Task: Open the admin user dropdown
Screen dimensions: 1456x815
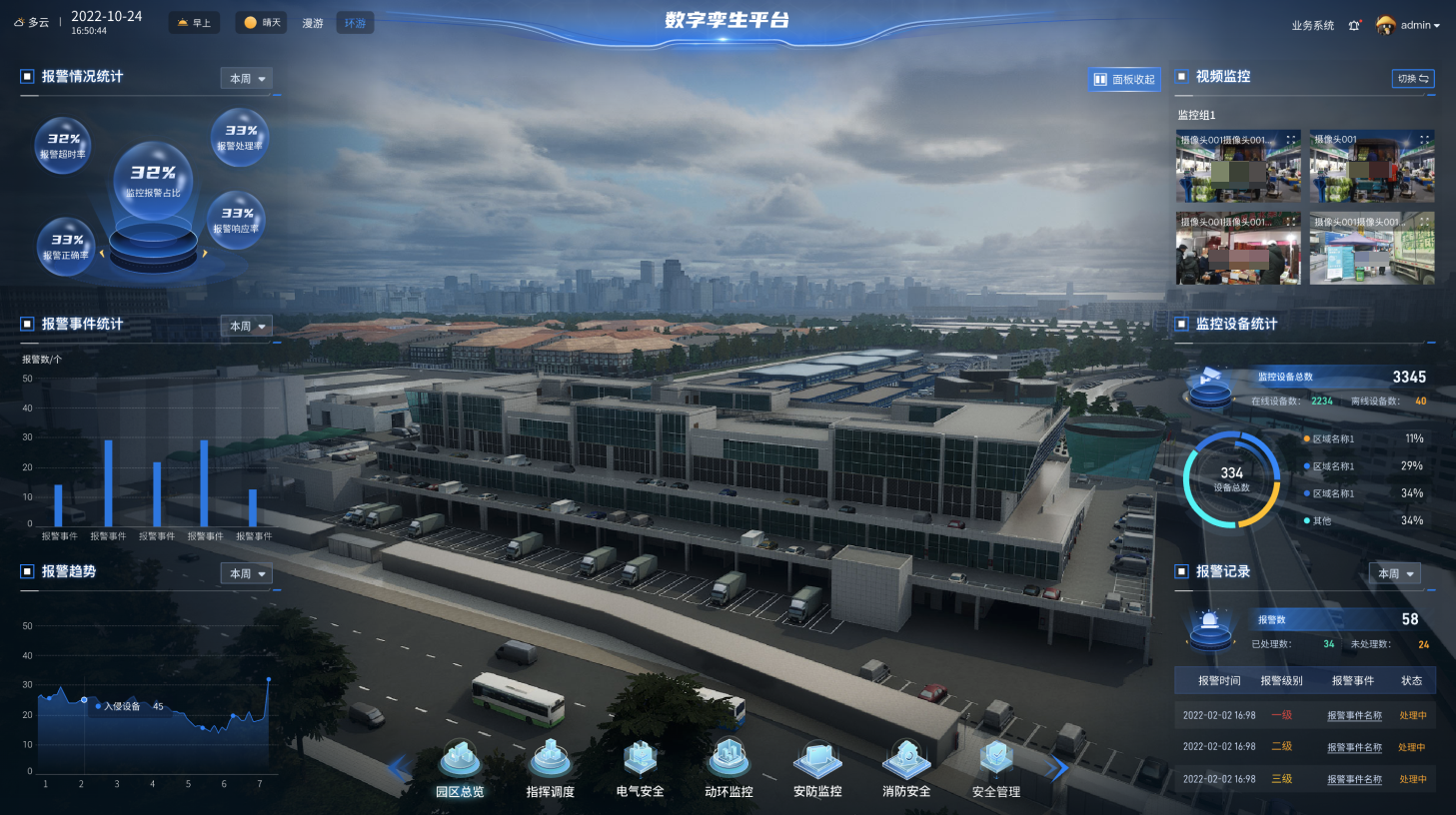Action: point(1409,25)
